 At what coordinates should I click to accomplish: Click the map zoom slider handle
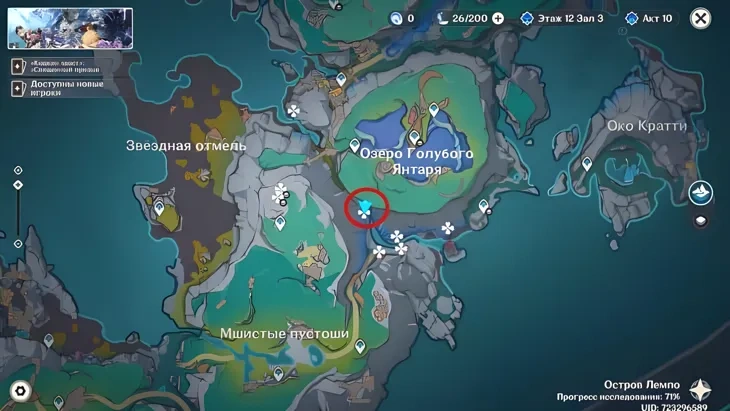[x=18, y=185]
